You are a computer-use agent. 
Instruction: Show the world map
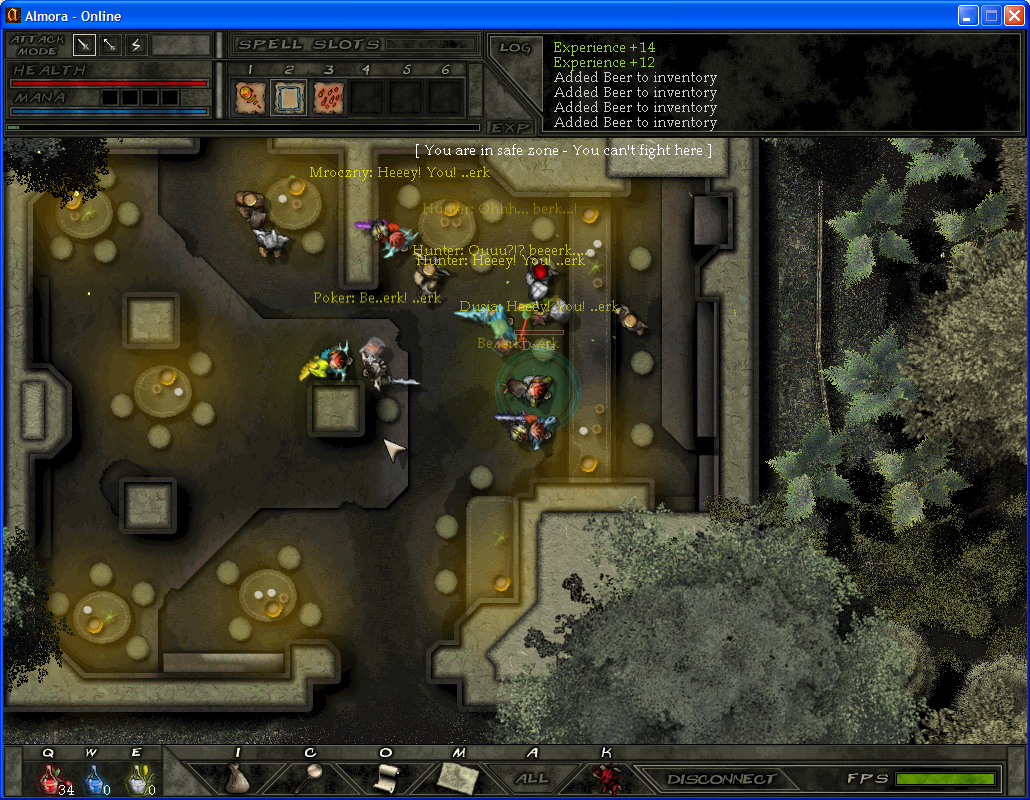click(x=458, y=777)
